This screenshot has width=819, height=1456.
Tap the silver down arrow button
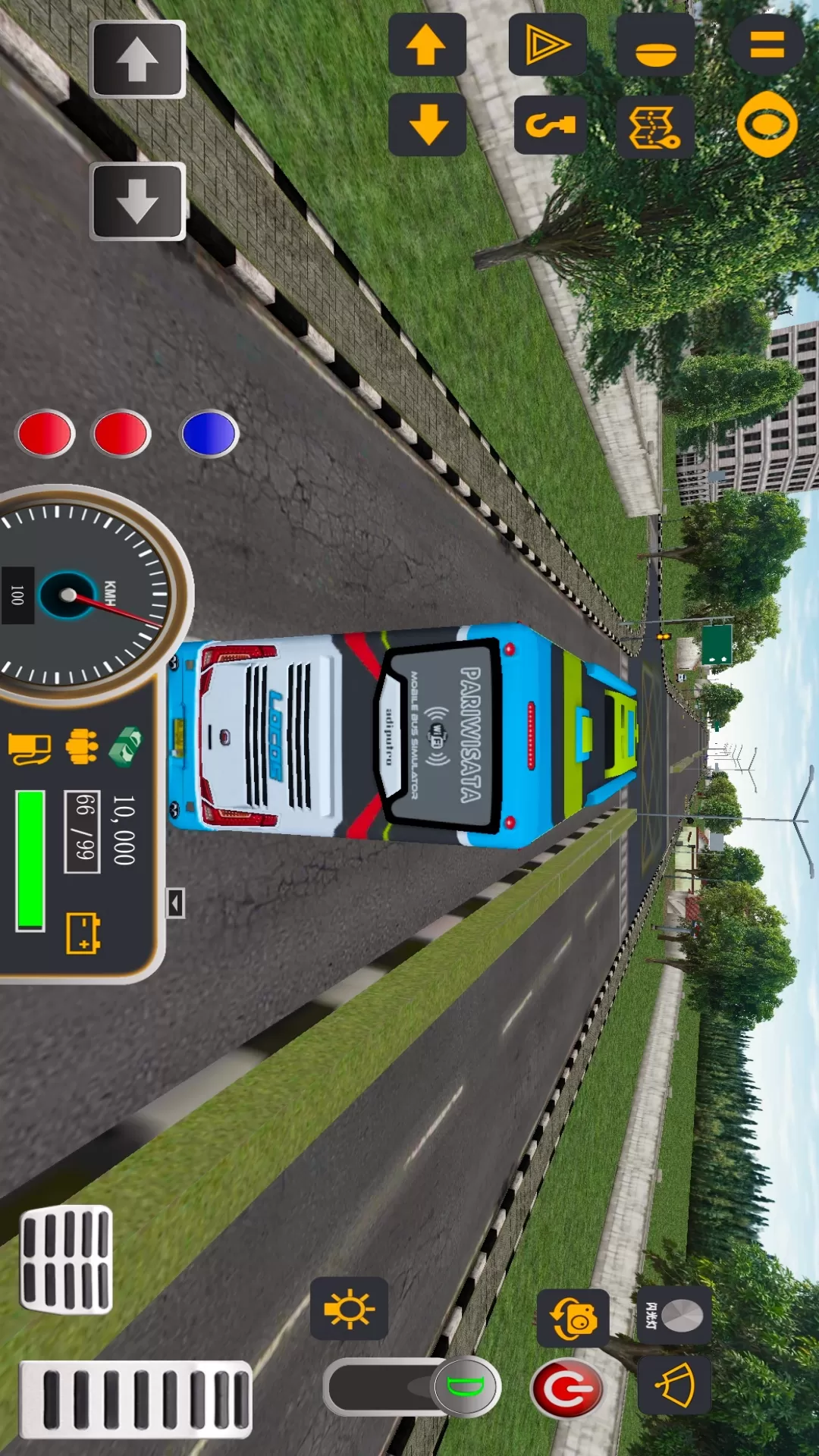[137, 201]
